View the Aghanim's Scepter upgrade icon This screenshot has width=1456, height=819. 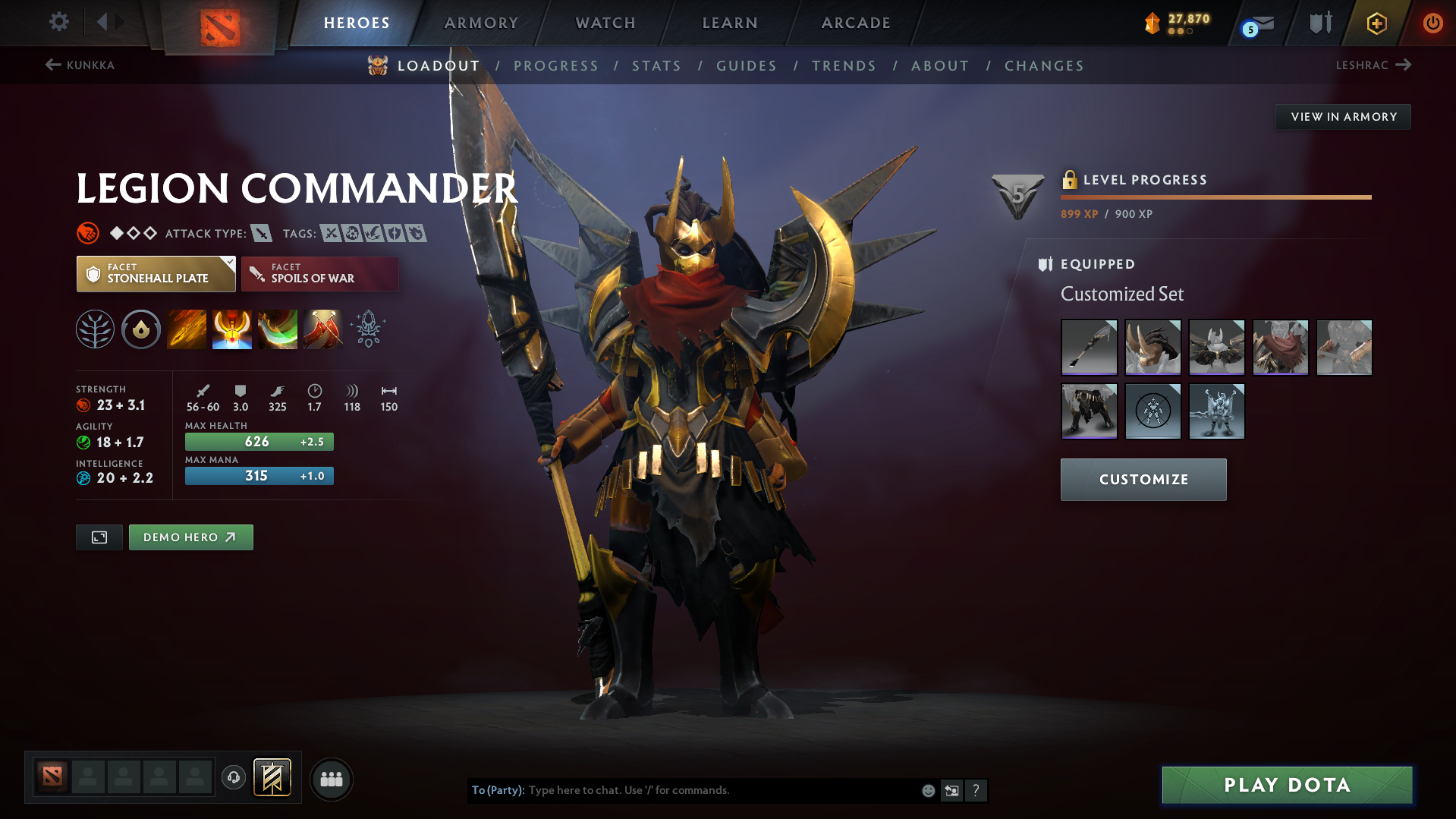[367, 329]
